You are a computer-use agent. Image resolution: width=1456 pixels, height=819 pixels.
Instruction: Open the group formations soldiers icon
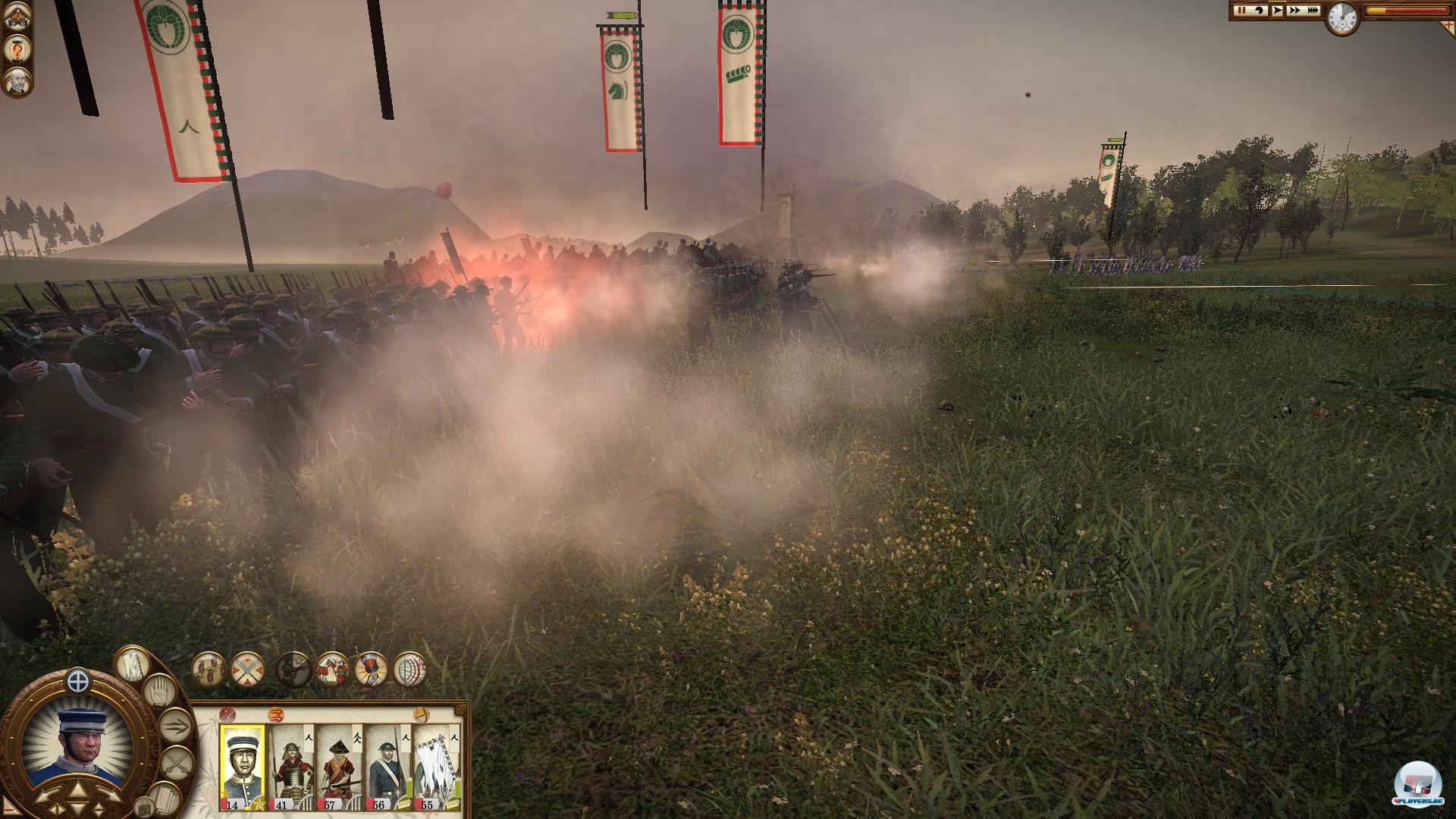(x=208, y=670)
